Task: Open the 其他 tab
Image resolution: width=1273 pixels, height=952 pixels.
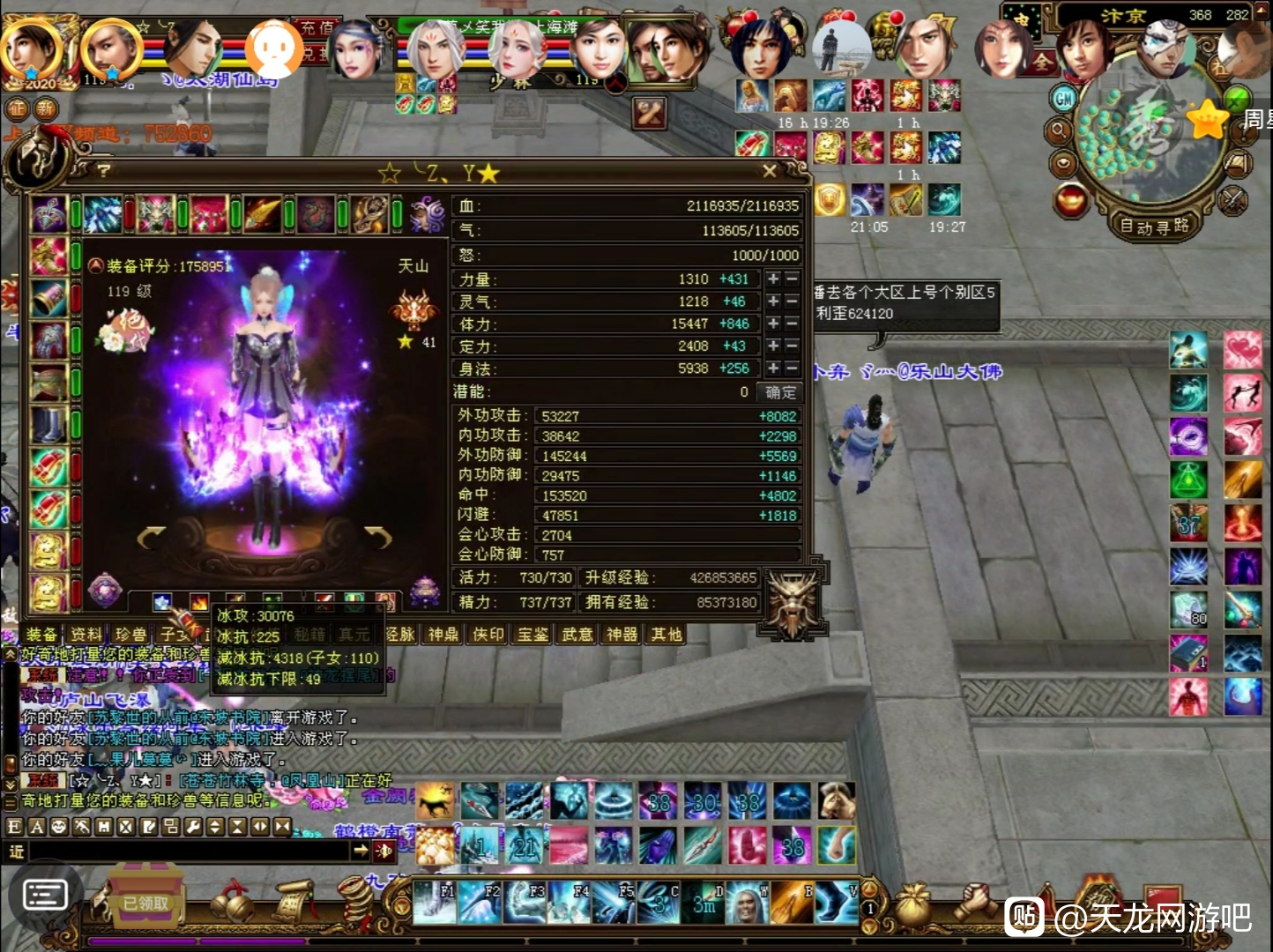Action: point(666,635)
